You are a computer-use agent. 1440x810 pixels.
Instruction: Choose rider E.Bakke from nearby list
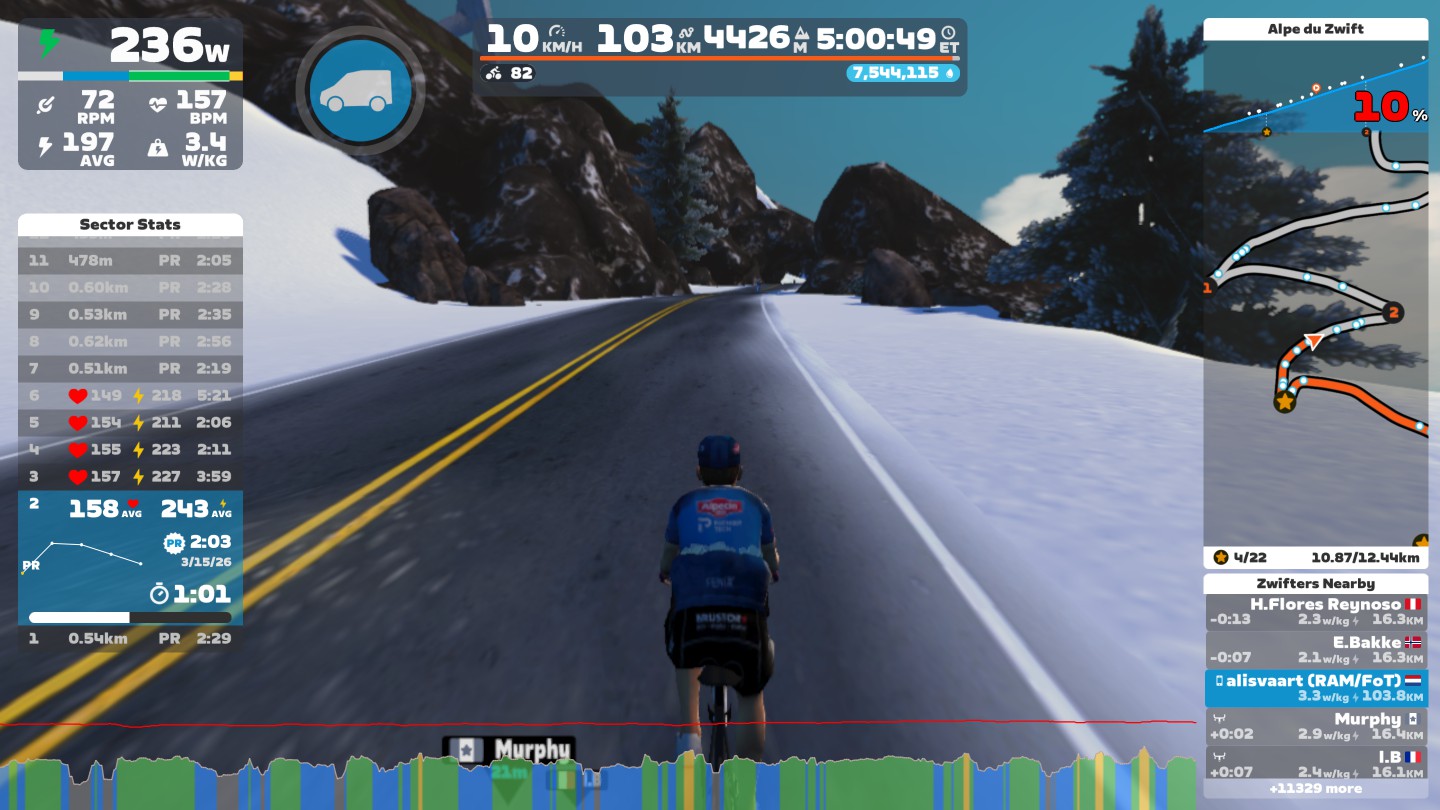point(1315,650)
